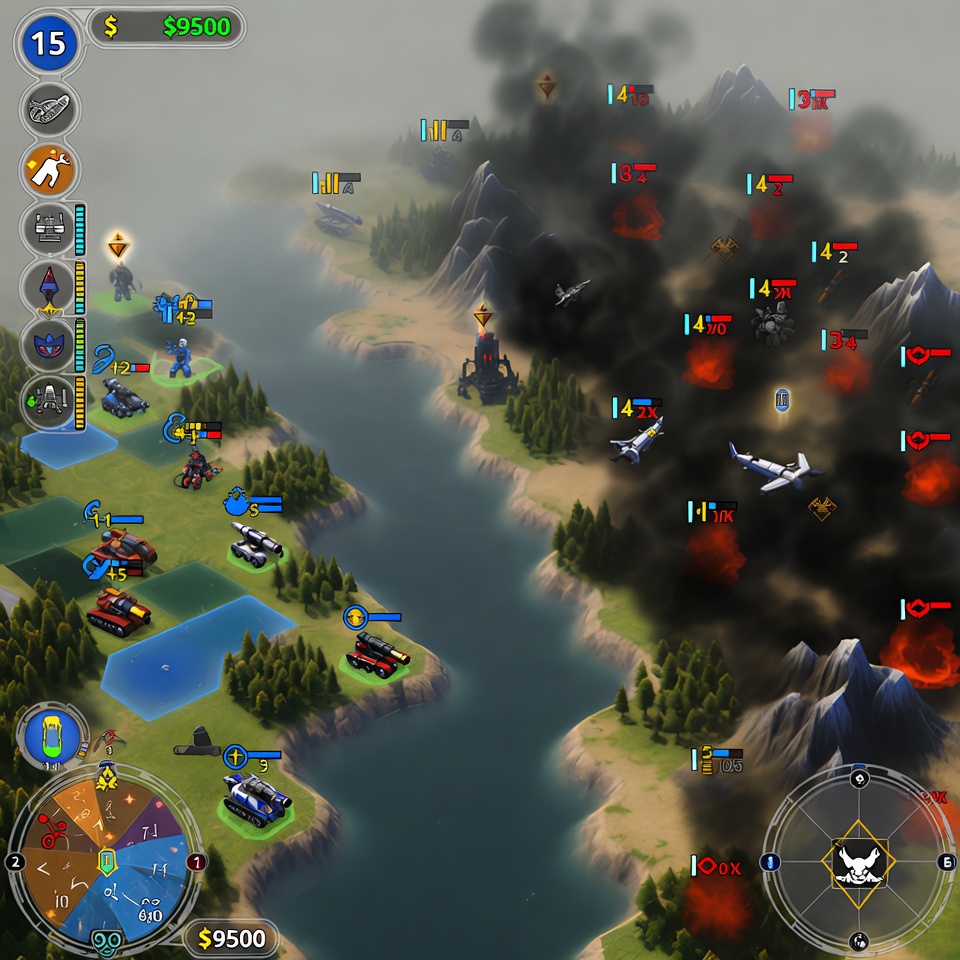The width and height of the screenshot is (960, 960).
Task: Select the blue tank with green base
Action: 255,797
